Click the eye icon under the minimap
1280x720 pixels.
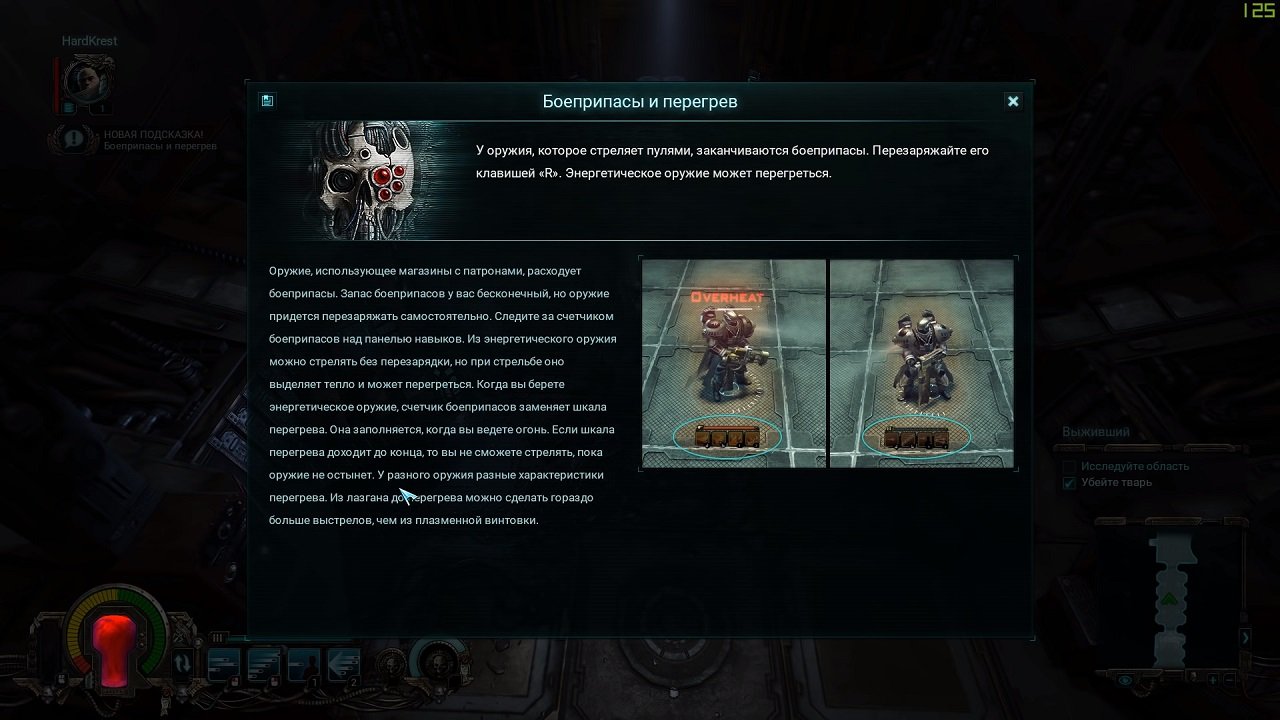click(x=1123, y=680)
